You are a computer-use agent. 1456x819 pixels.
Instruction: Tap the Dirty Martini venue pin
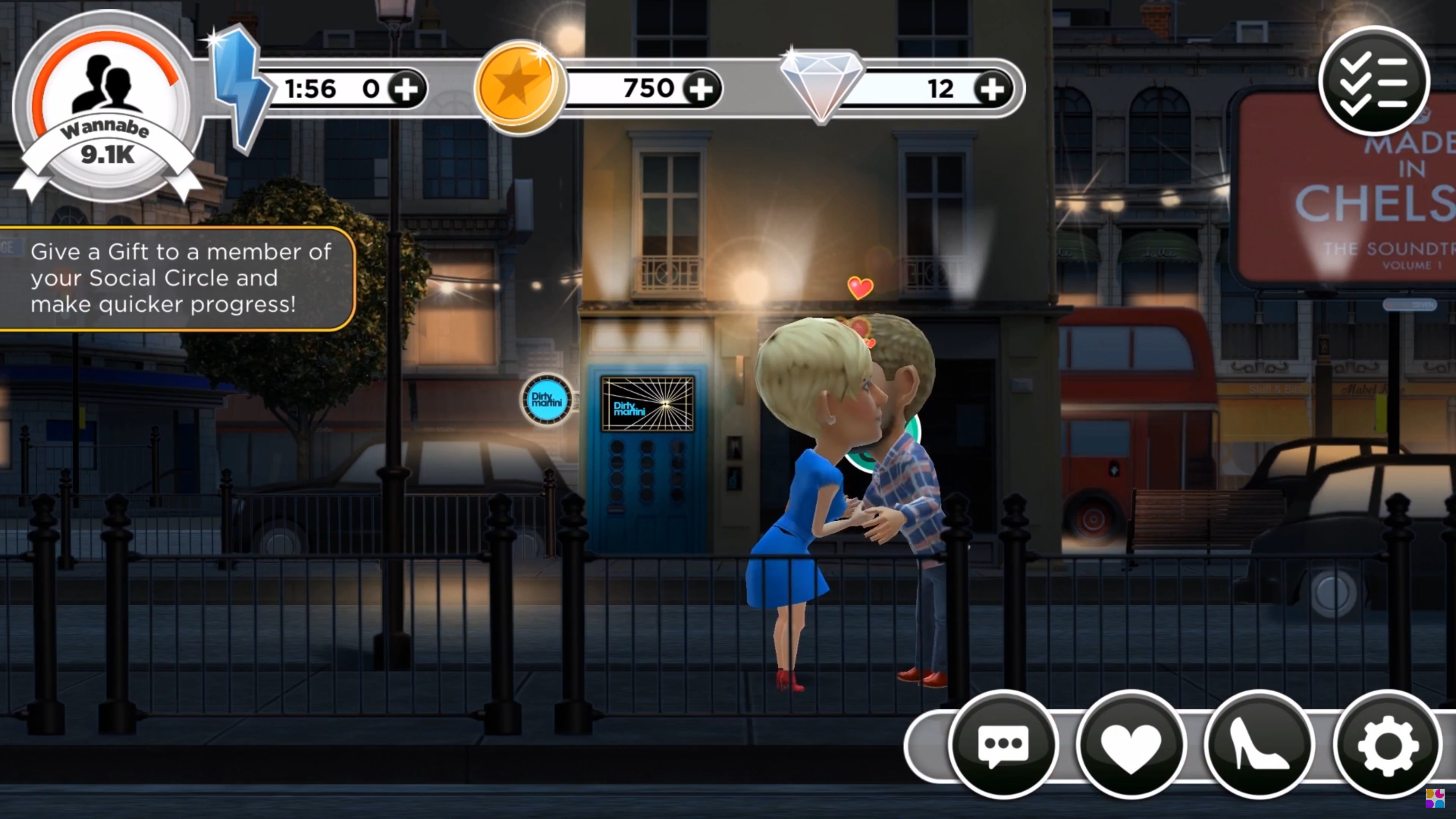pos(546,399)
